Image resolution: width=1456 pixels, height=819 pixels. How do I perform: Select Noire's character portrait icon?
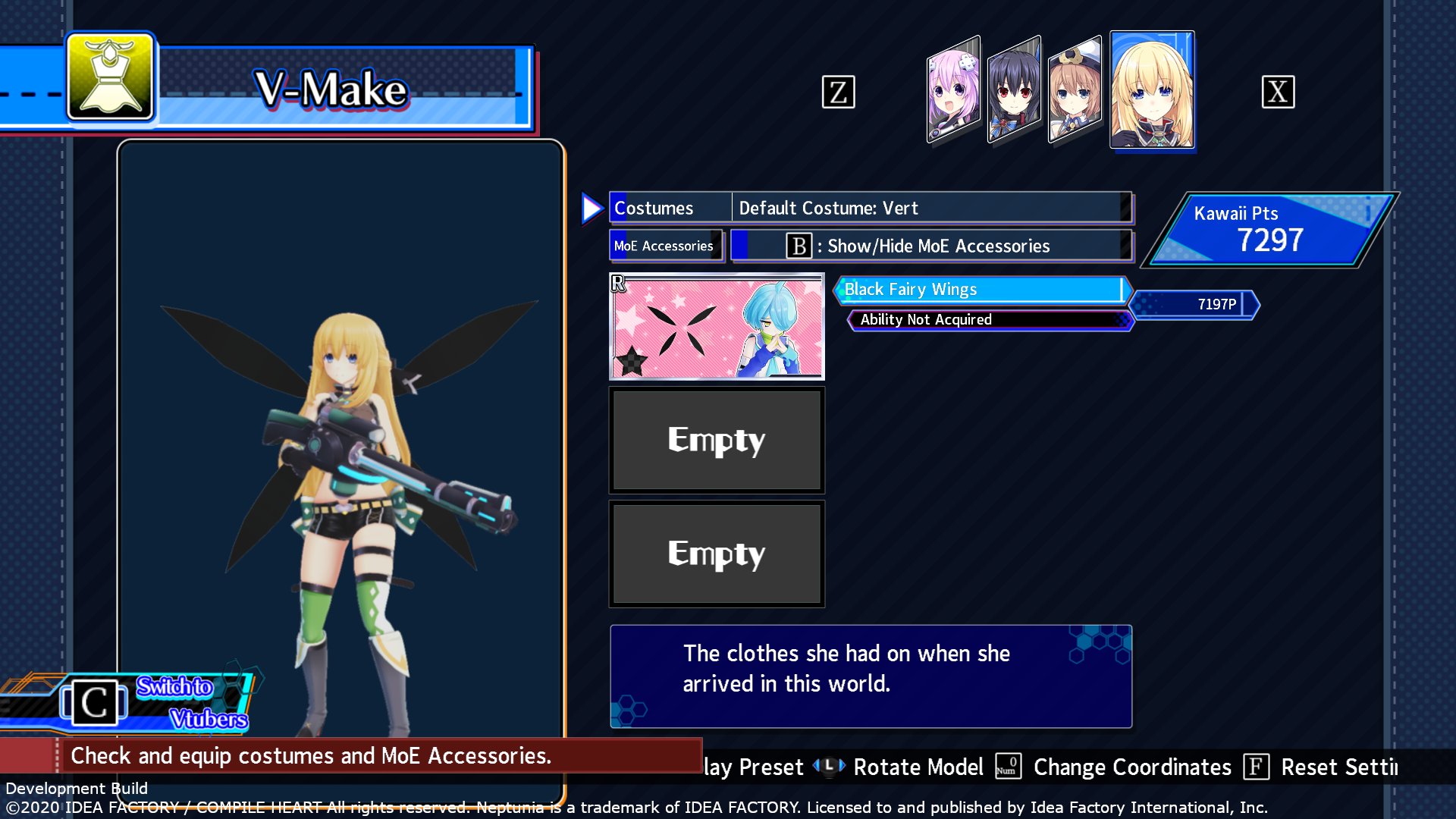click(1014, 89)
